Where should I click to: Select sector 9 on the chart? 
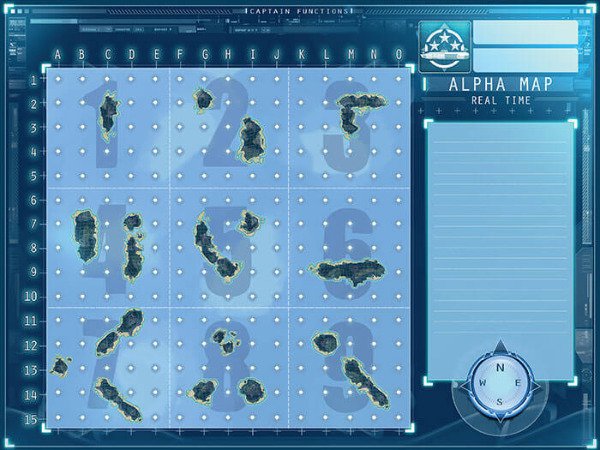[x=349, y=366]
